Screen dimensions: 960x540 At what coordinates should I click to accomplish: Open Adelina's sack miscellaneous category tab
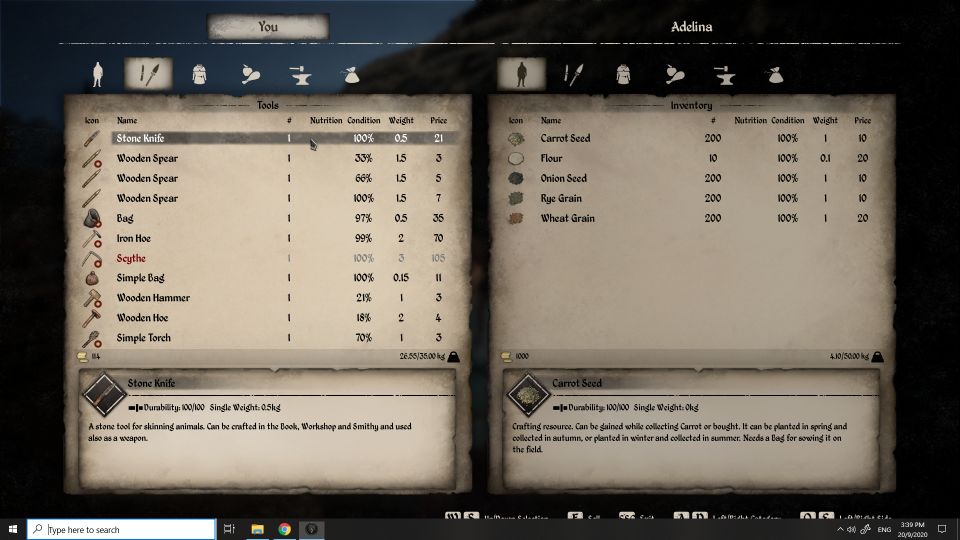pos(771,73)
